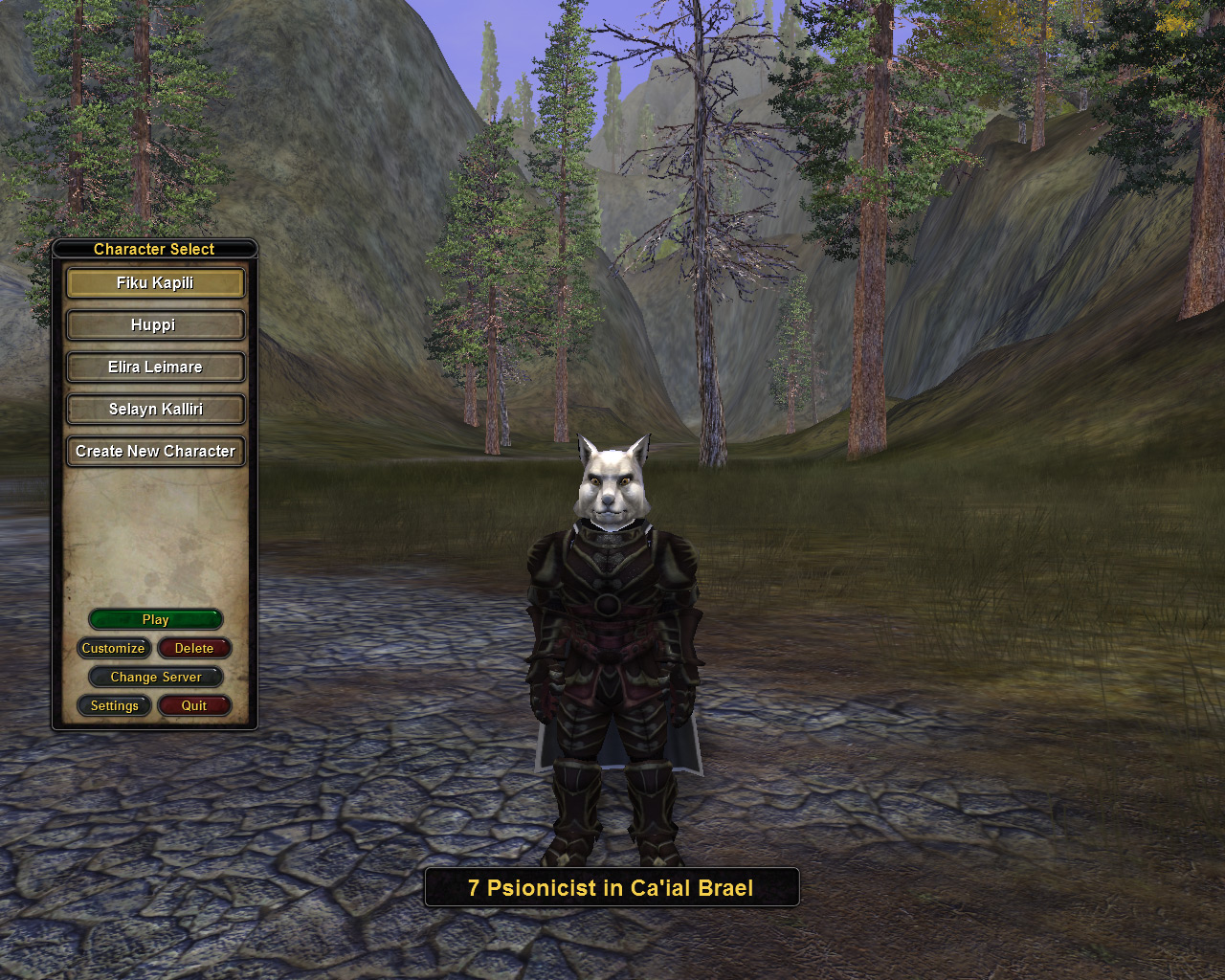1225x980 pixels.
Task: Select the Elira Leimare character
Action: 155,367
